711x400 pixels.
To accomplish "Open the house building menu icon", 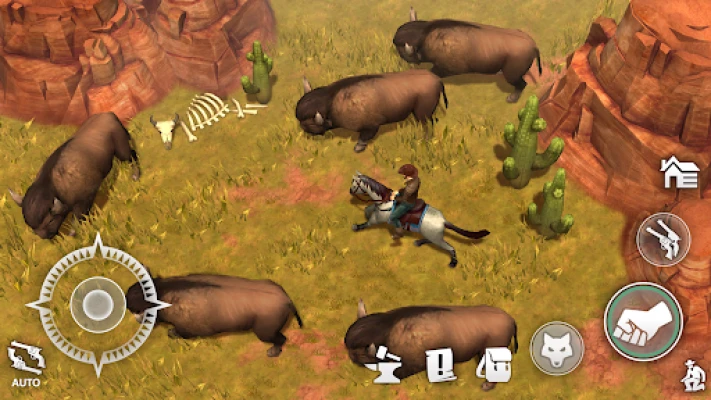I will pos(679,173).
